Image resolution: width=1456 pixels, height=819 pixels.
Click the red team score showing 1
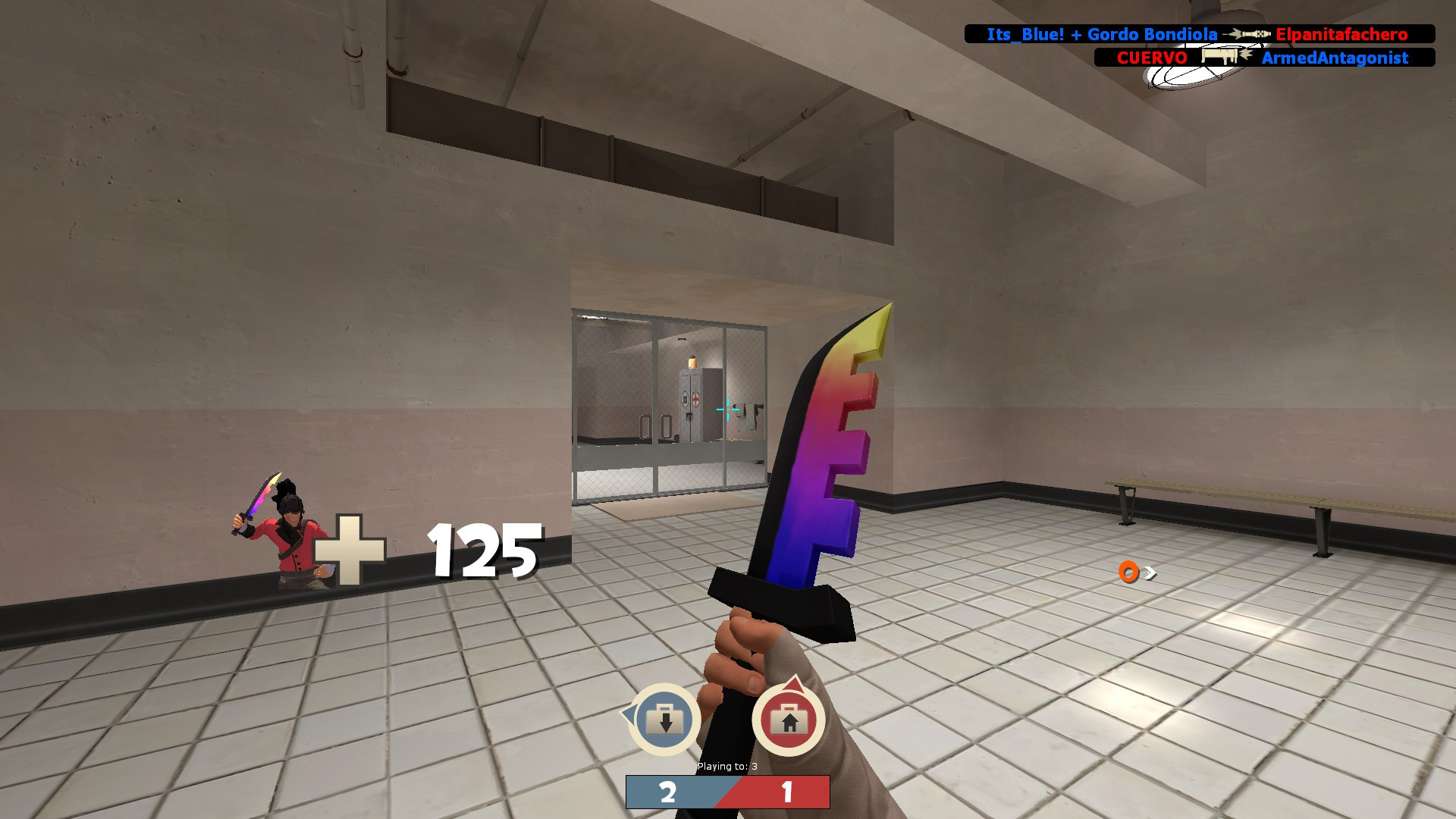(789, 790)
